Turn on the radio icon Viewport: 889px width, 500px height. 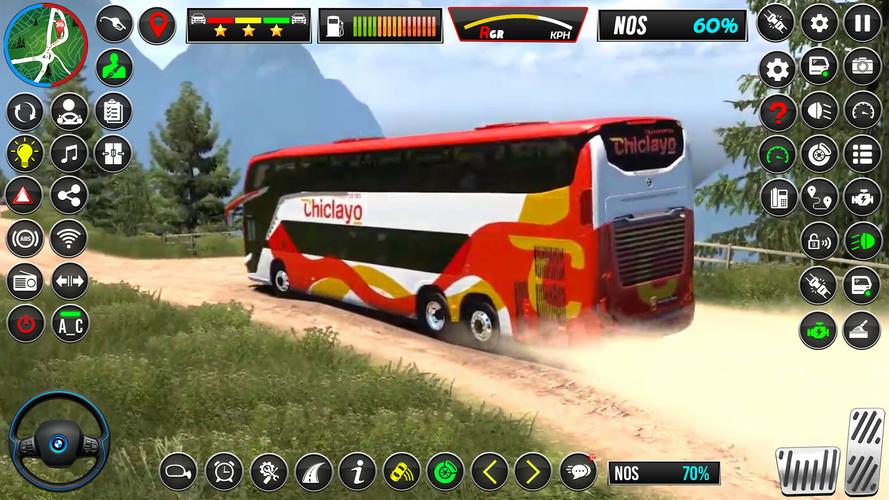click(x=25, y=281)
